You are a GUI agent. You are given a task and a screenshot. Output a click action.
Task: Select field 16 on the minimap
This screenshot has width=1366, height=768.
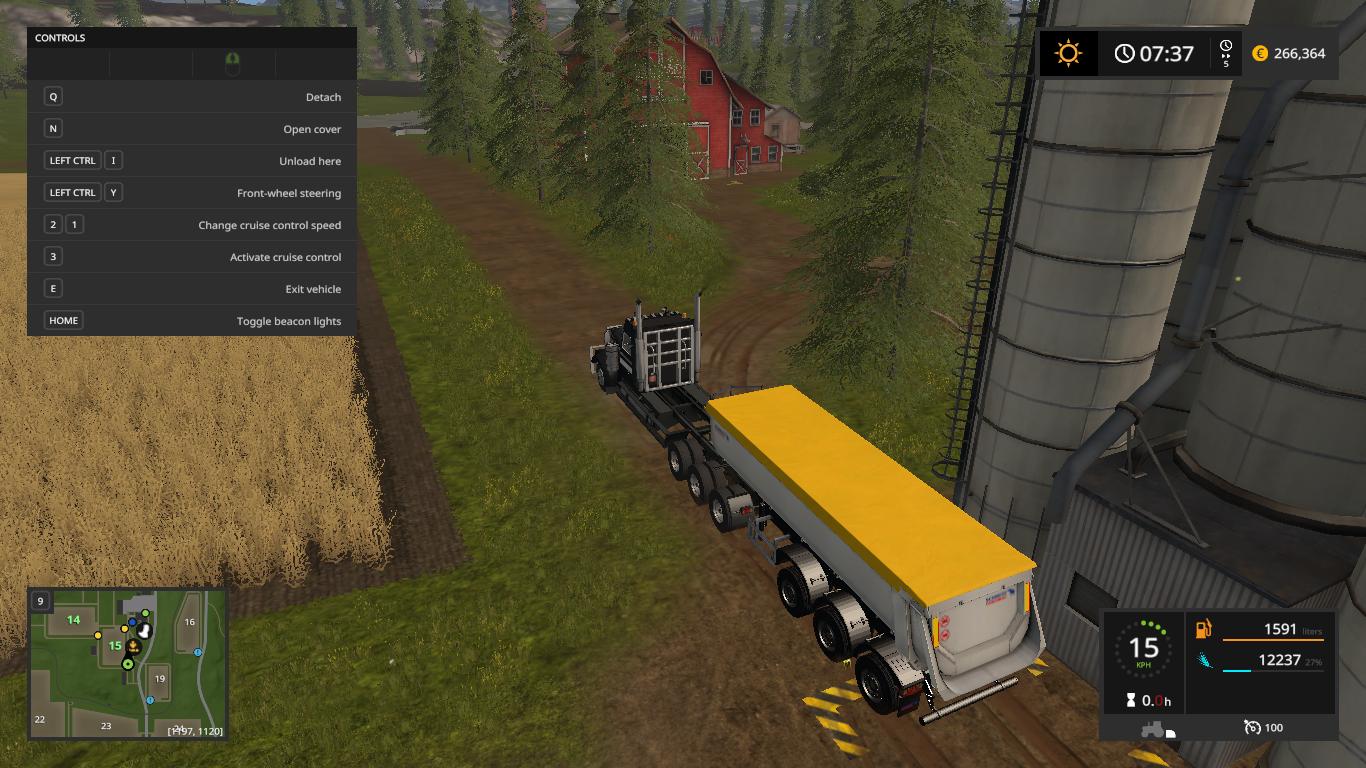[189, 622]
